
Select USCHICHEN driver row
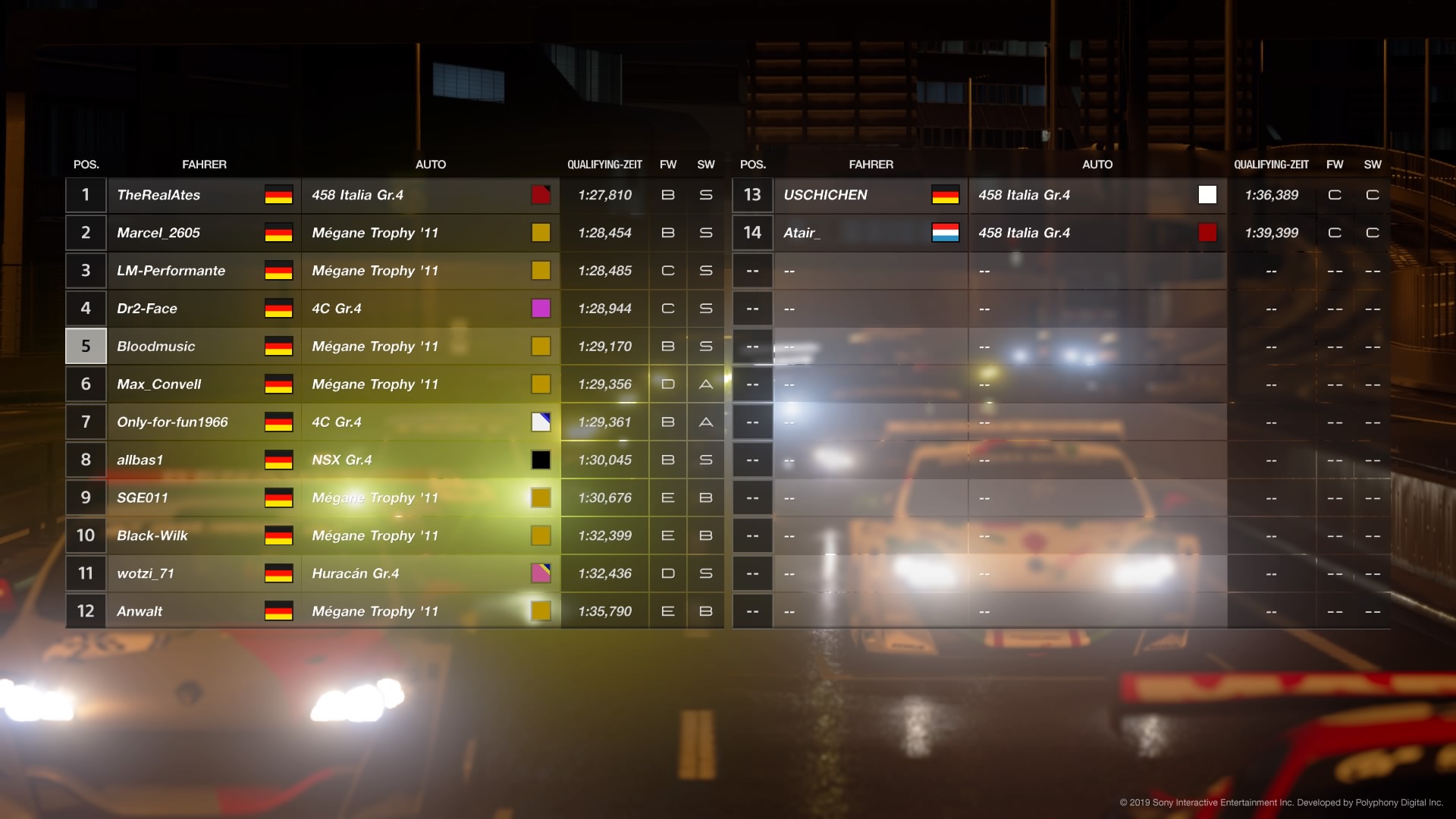pyautogui.click(x=825, y=195)
